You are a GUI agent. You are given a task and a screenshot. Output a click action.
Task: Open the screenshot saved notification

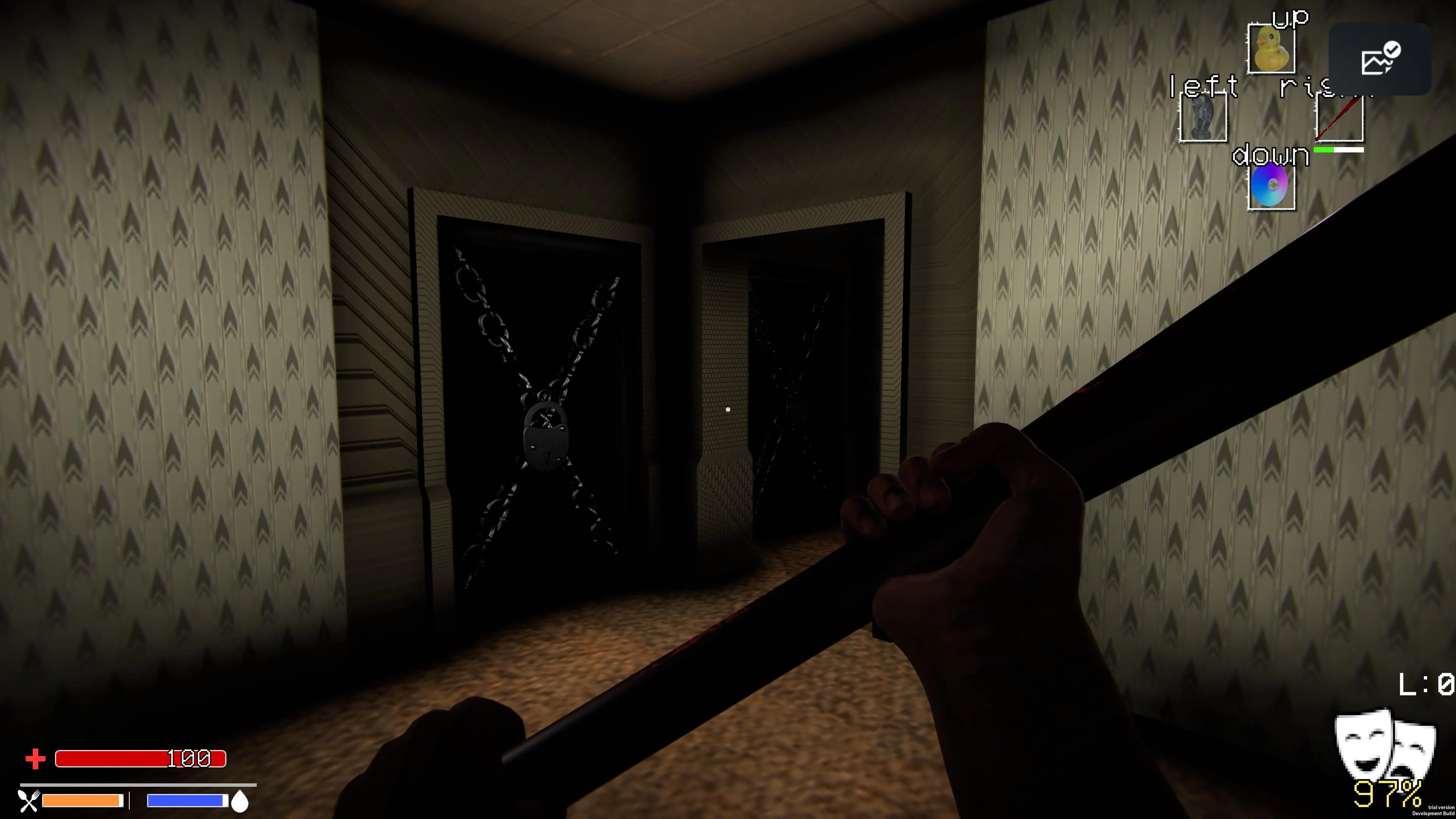(1378, 61)
